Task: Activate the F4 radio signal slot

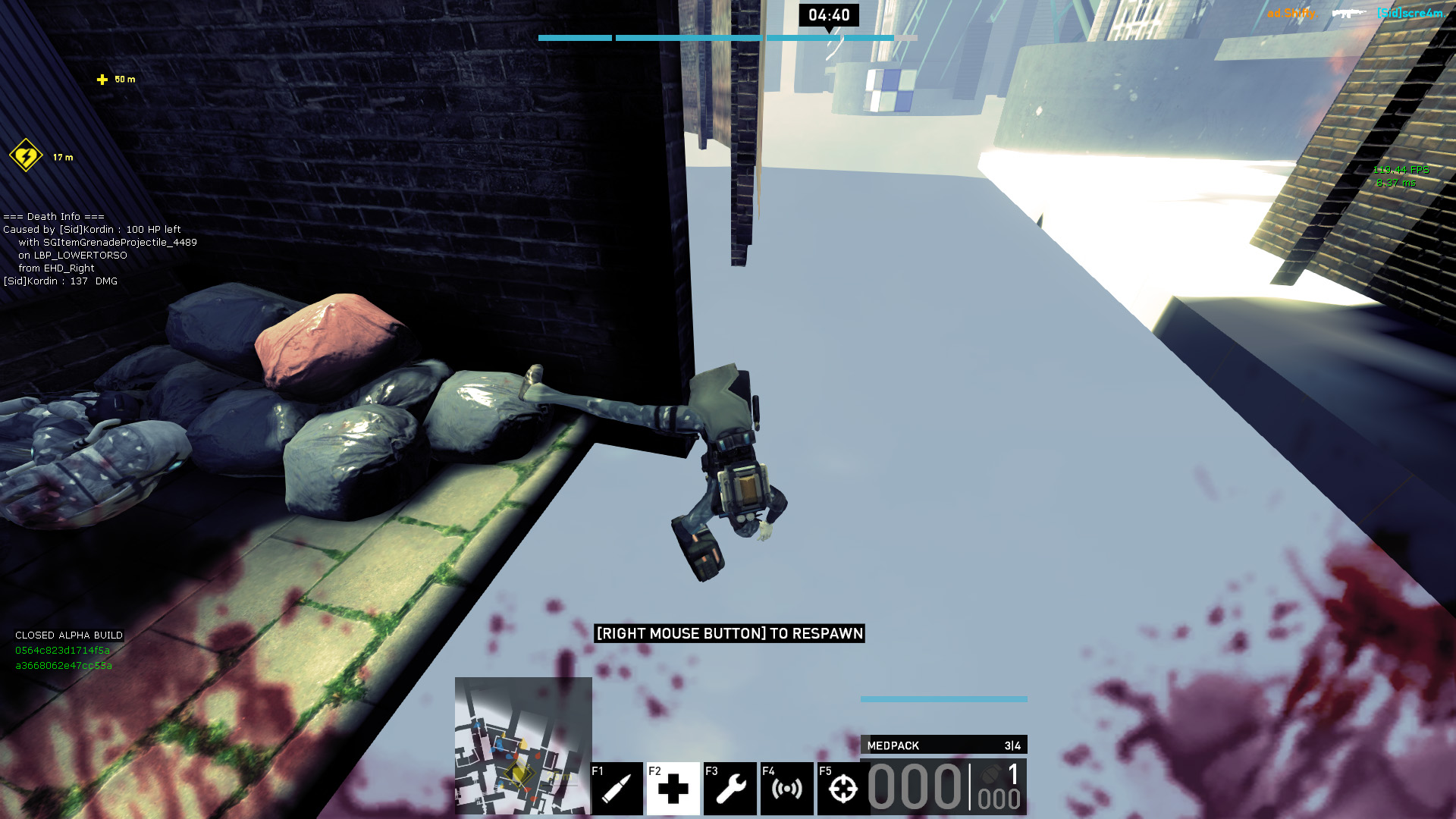Action: pyautogui.click(x=786, y=789)
